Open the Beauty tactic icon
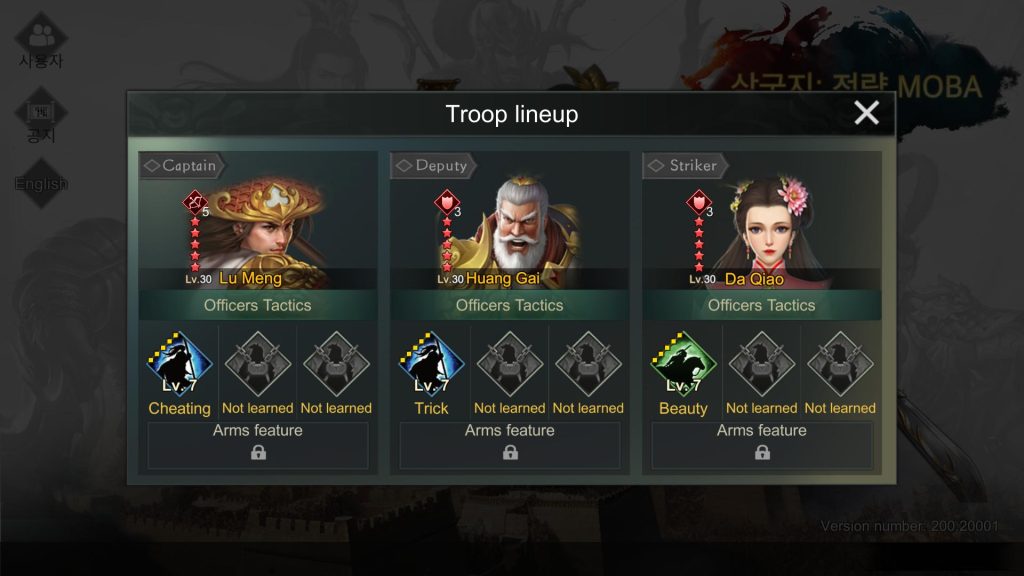The height and width of the screenshot is (576, 1024). click(x=684, y=366)
